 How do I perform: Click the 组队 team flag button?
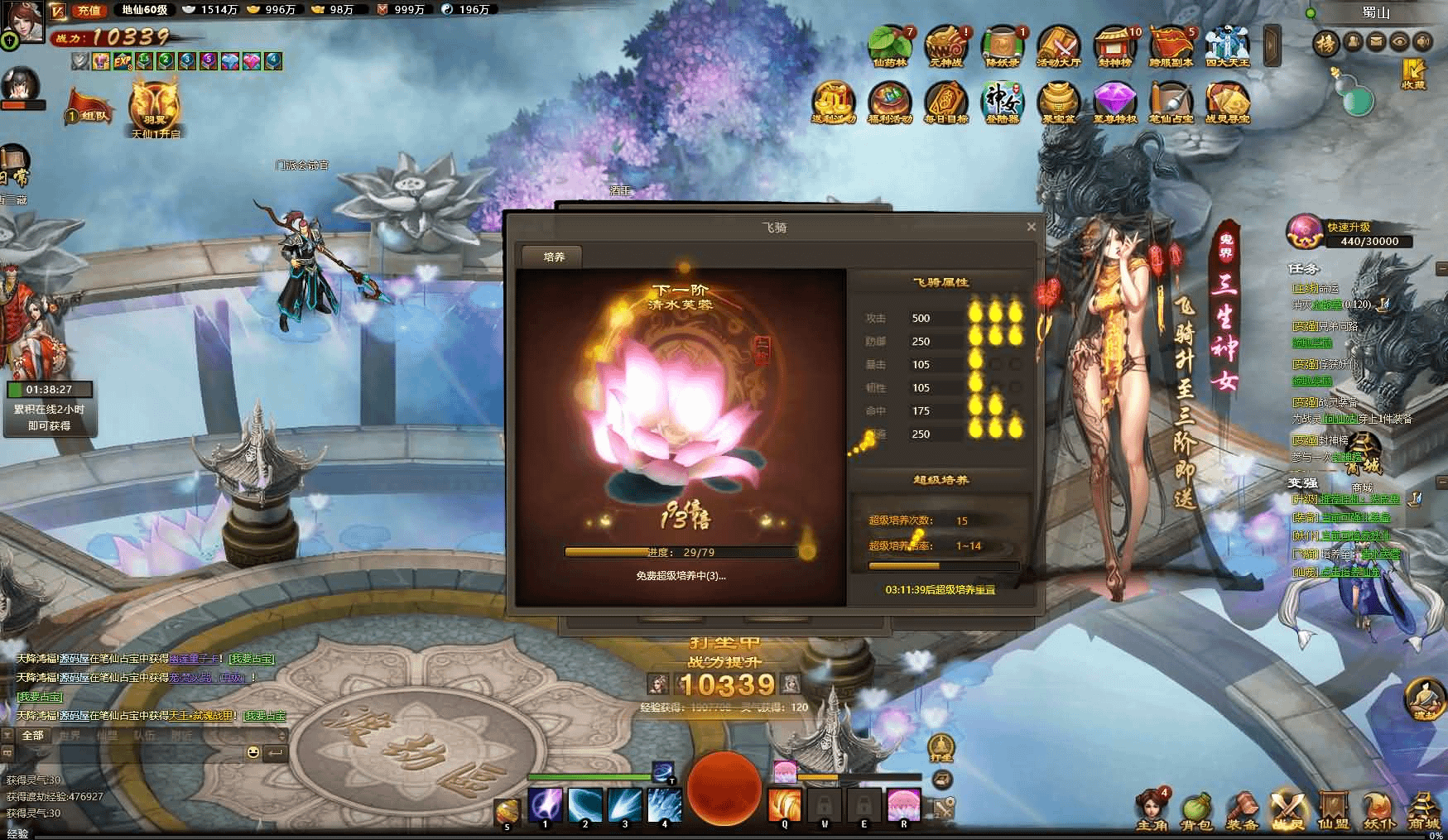(x=89, y=109)
